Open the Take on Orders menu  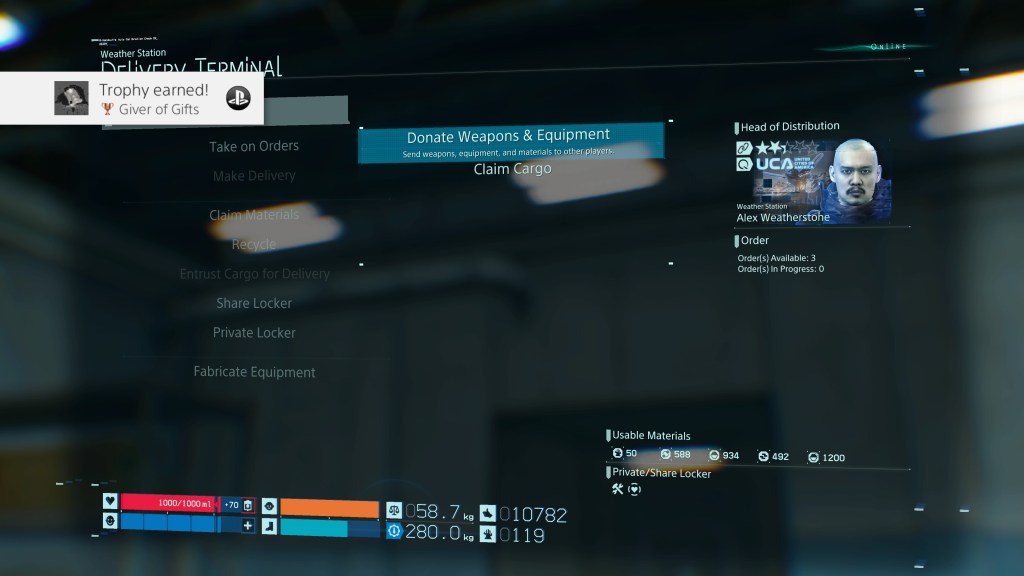tap(254, 146)
